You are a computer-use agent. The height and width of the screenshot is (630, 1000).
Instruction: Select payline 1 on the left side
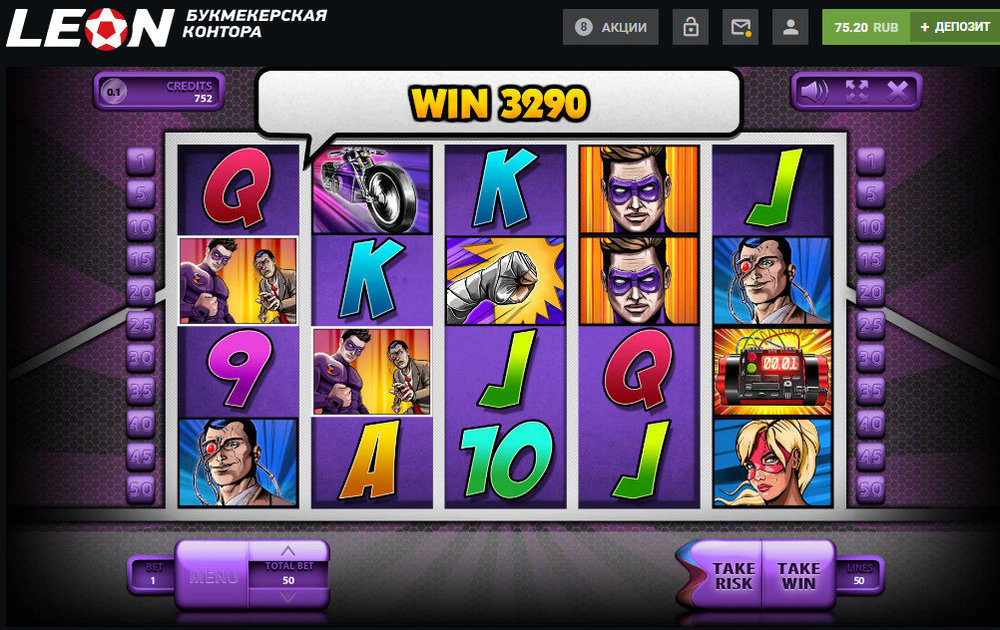tap(140, 160)
